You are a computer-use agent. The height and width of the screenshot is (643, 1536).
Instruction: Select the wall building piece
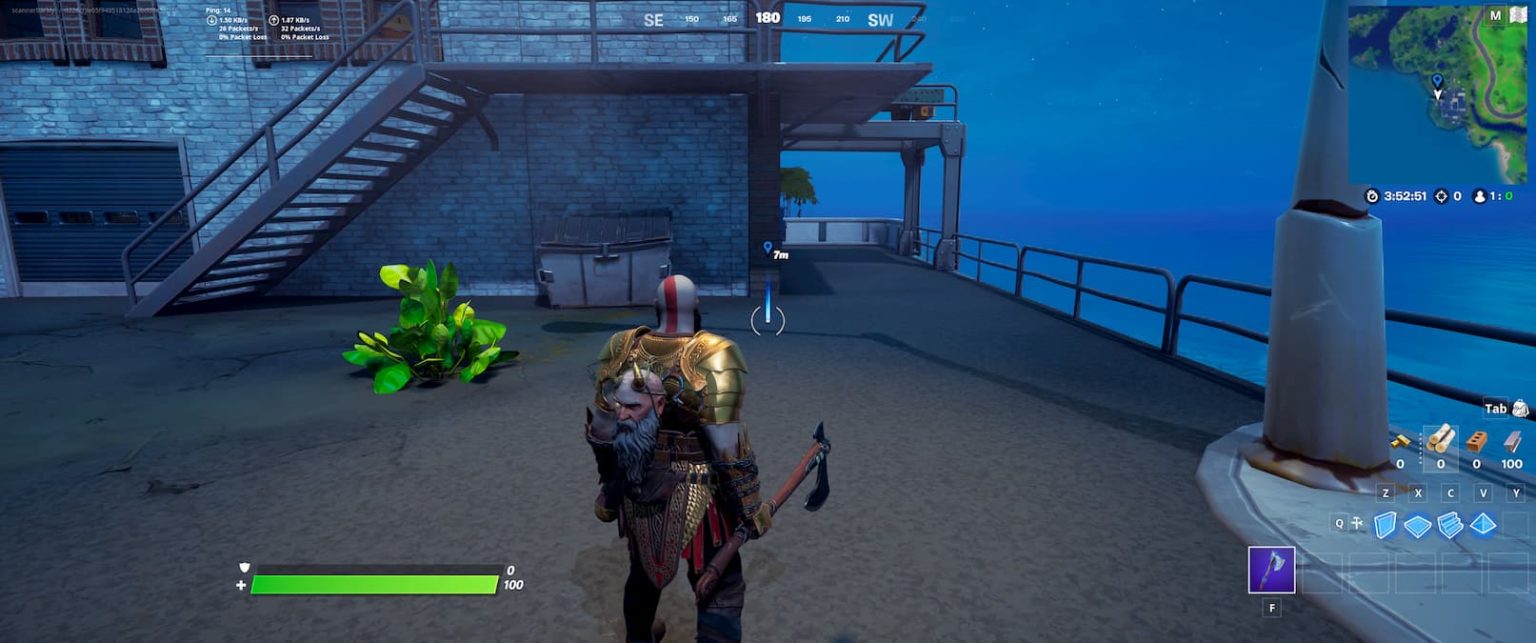click(x=1385, y=524)
